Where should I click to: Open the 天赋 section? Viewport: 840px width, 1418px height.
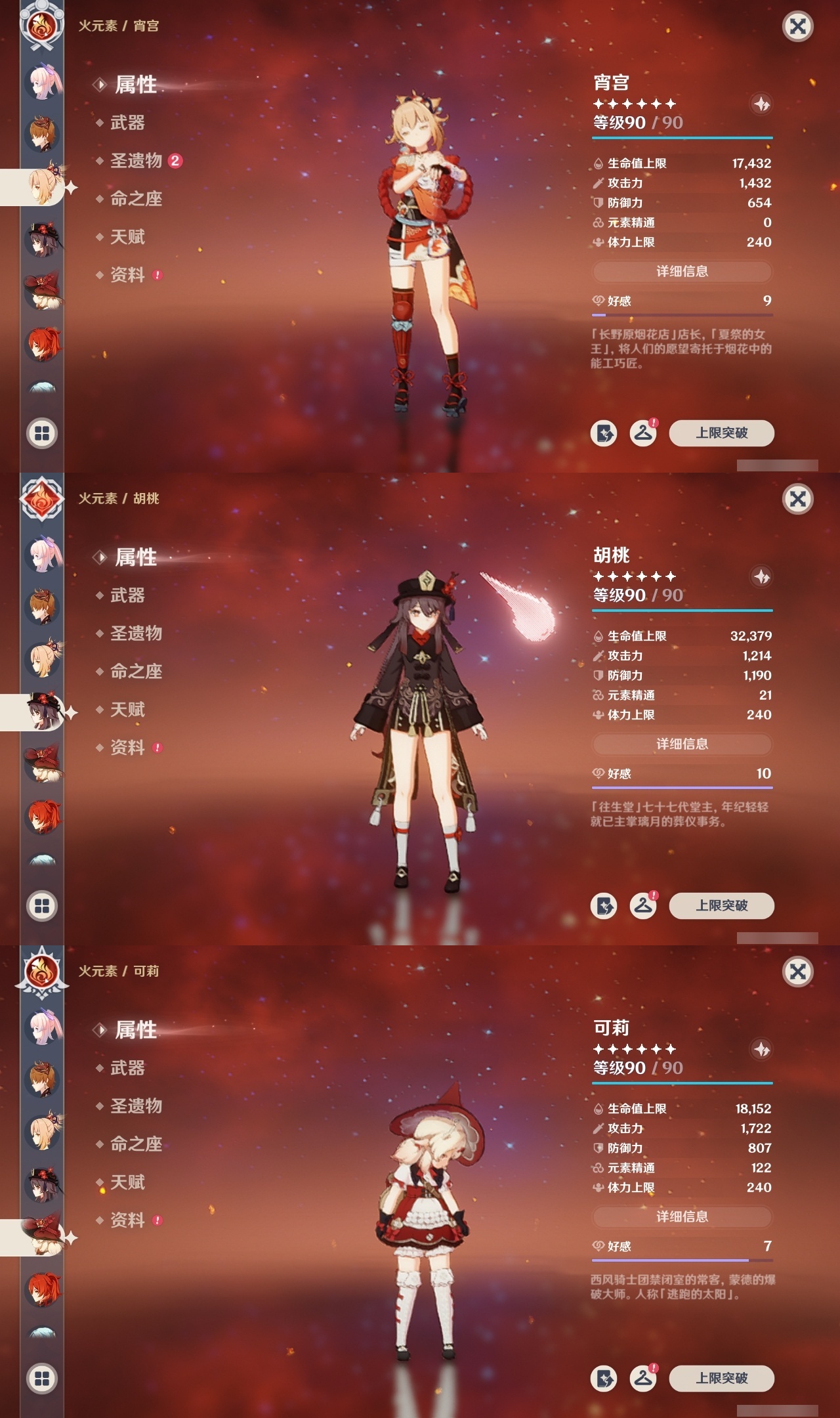click(129, 238)
